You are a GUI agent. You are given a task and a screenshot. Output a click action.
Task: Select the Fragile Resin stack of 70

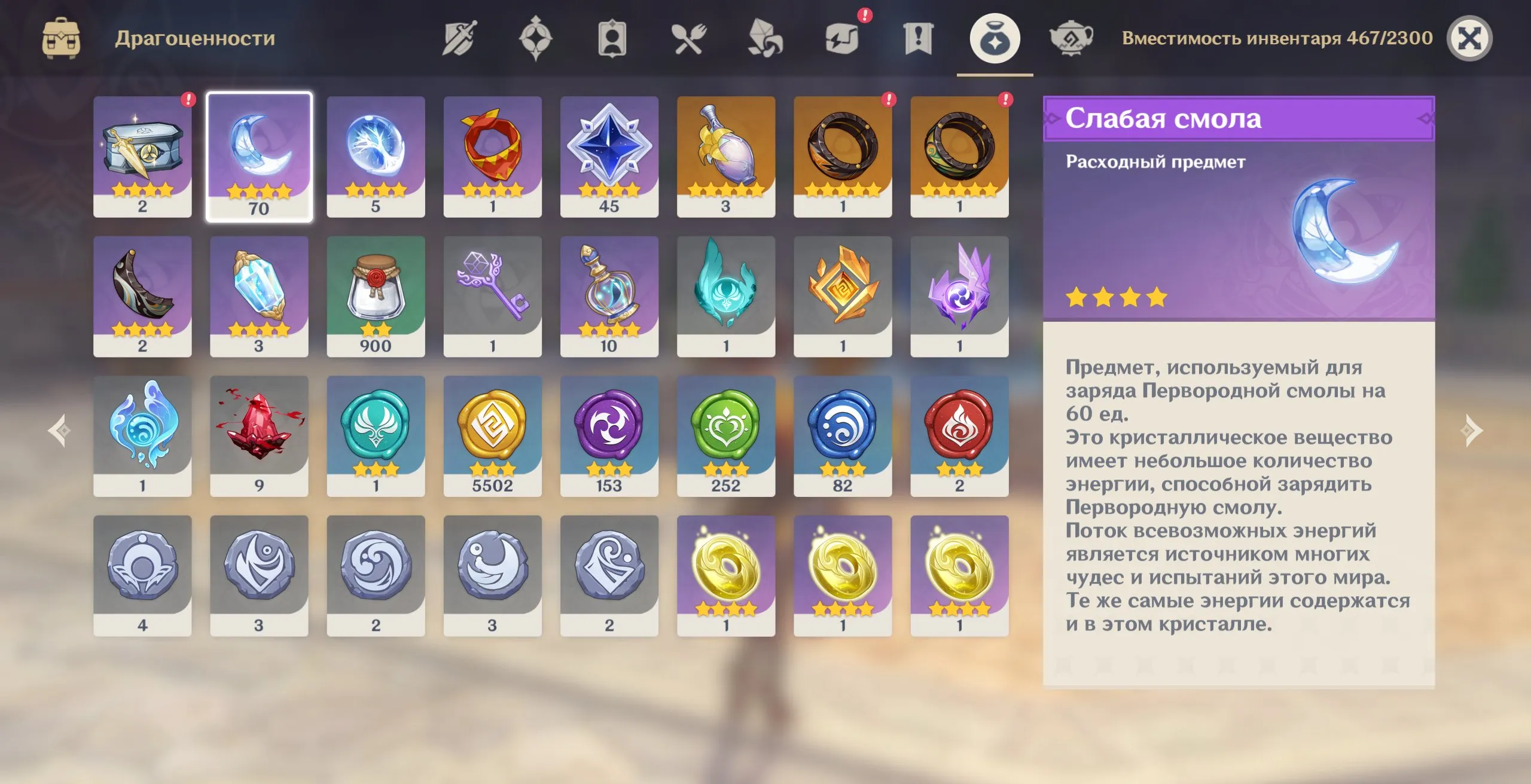click(260, 157)
